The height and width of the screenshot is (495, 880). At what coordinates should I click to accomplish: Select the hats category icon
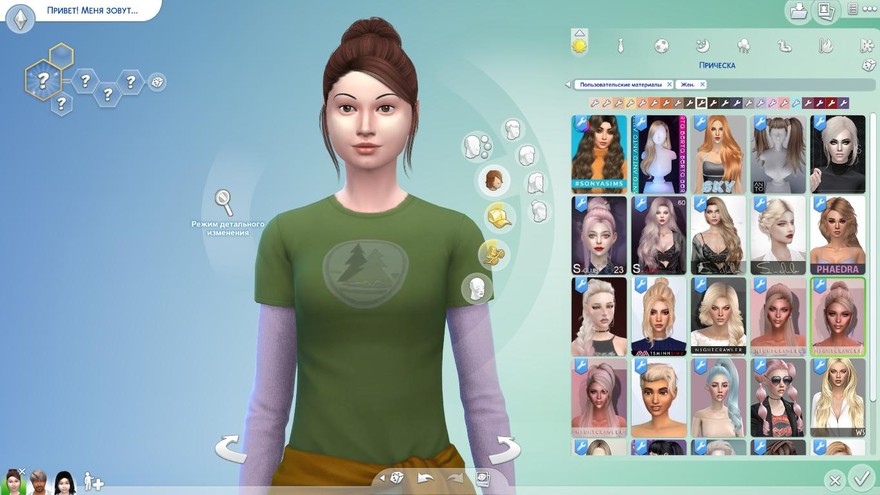[498, 215]
